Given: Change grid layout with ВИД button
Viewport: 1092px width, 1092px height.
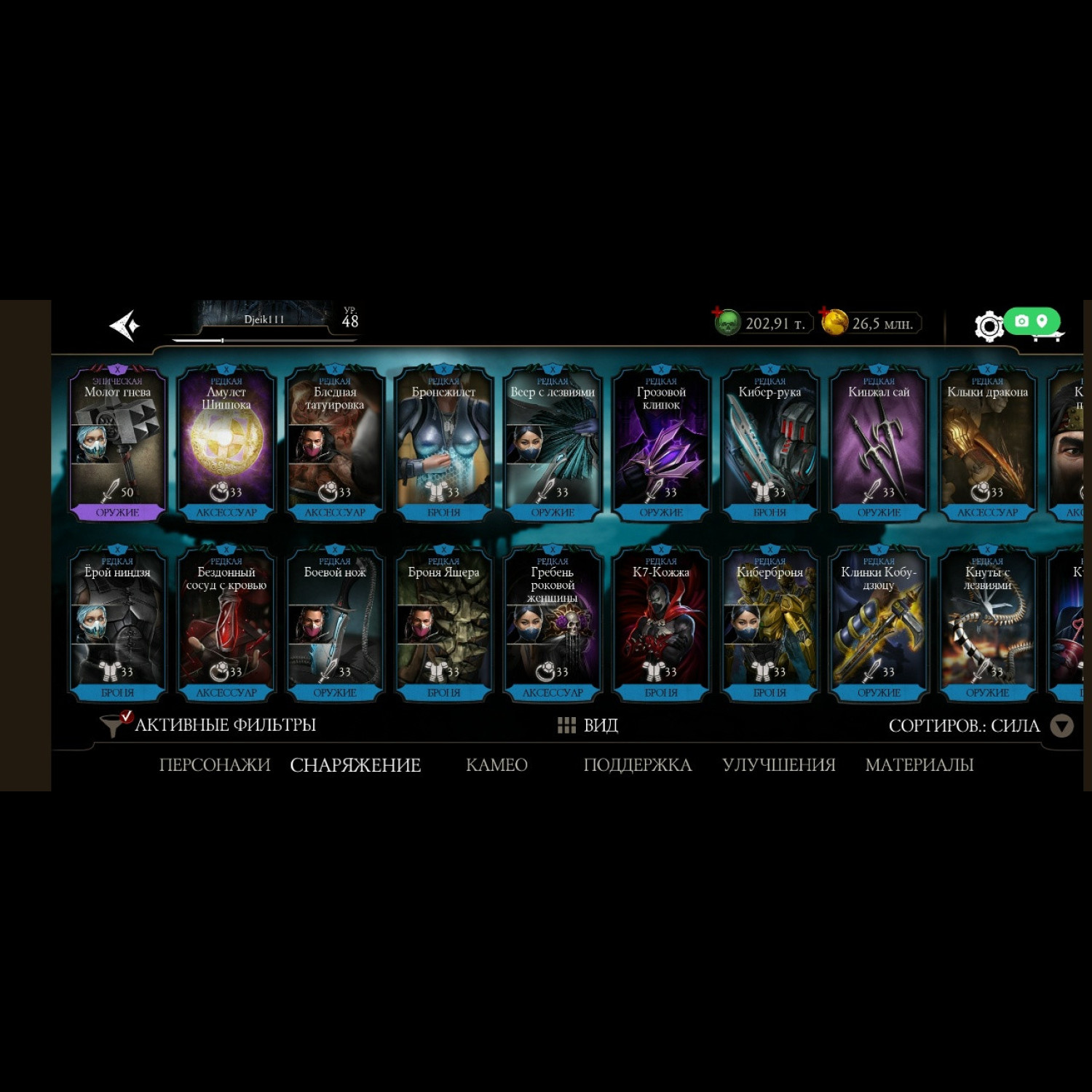Looking at the screenshot, I should pyautogui.click(x=587, y=725).
